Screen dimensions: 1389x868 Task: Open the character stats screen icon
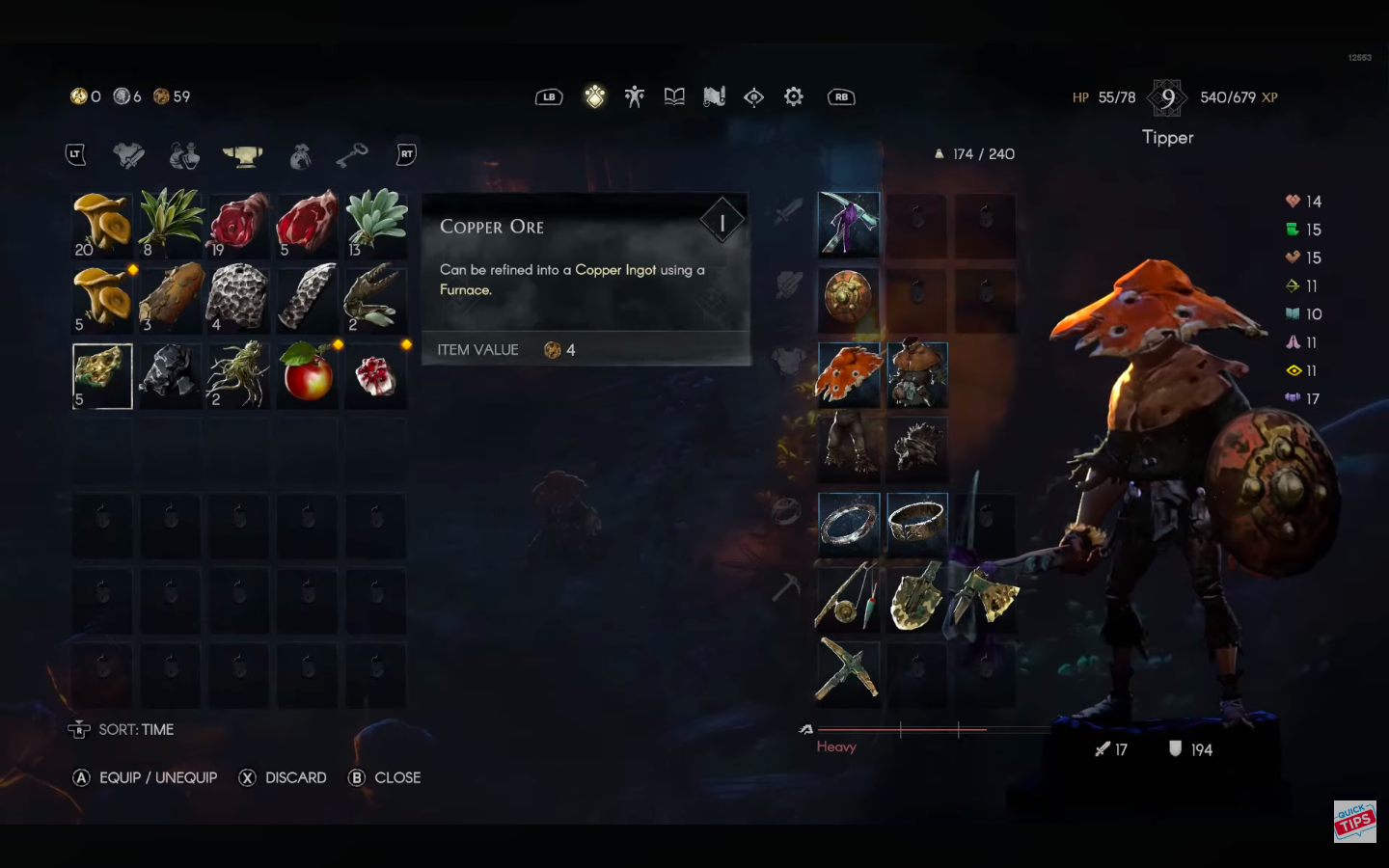pos(635,95)
